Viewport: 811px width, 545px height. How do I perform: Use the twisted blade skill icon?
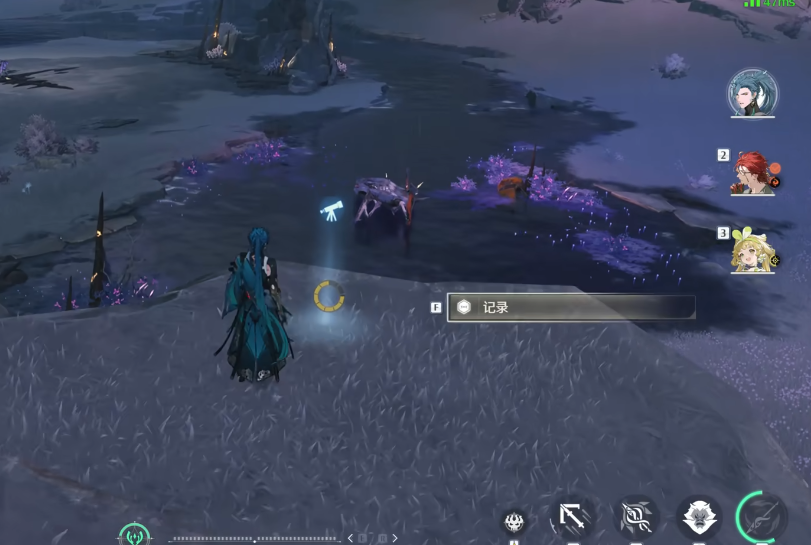point(636,519)
